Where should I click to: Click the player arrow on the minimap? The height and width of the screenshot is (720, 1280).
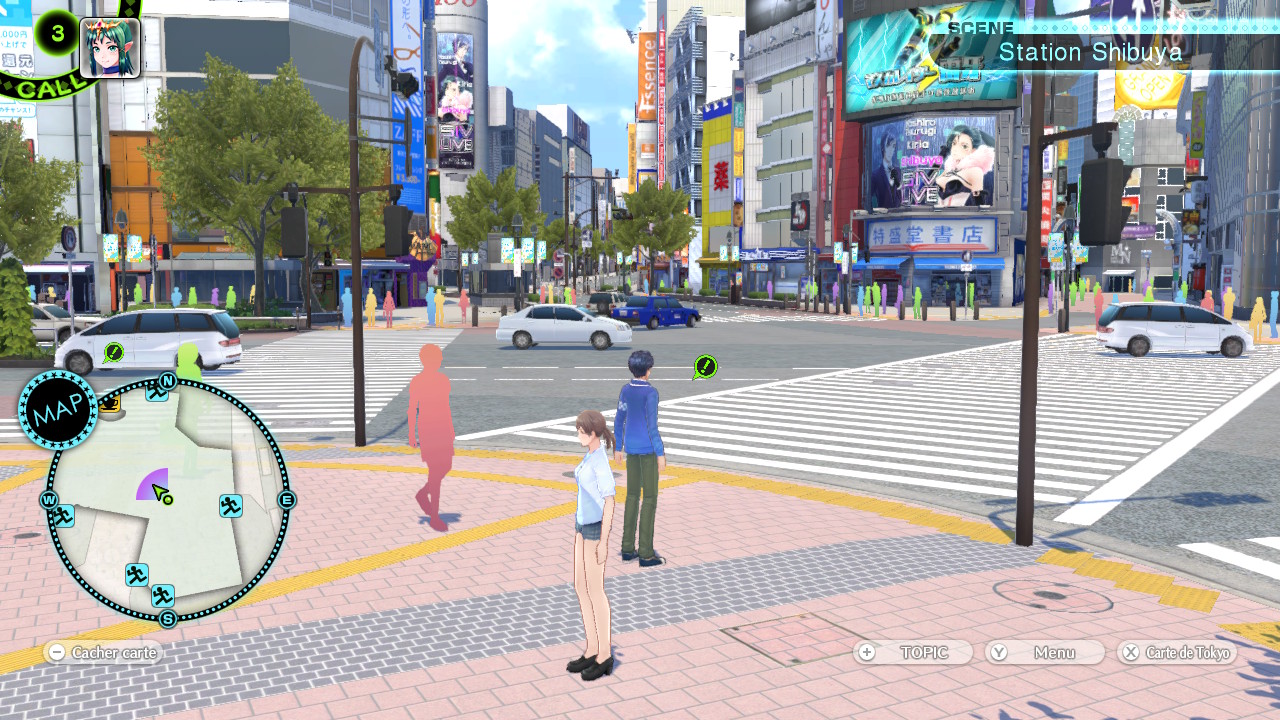pos(160,492)
